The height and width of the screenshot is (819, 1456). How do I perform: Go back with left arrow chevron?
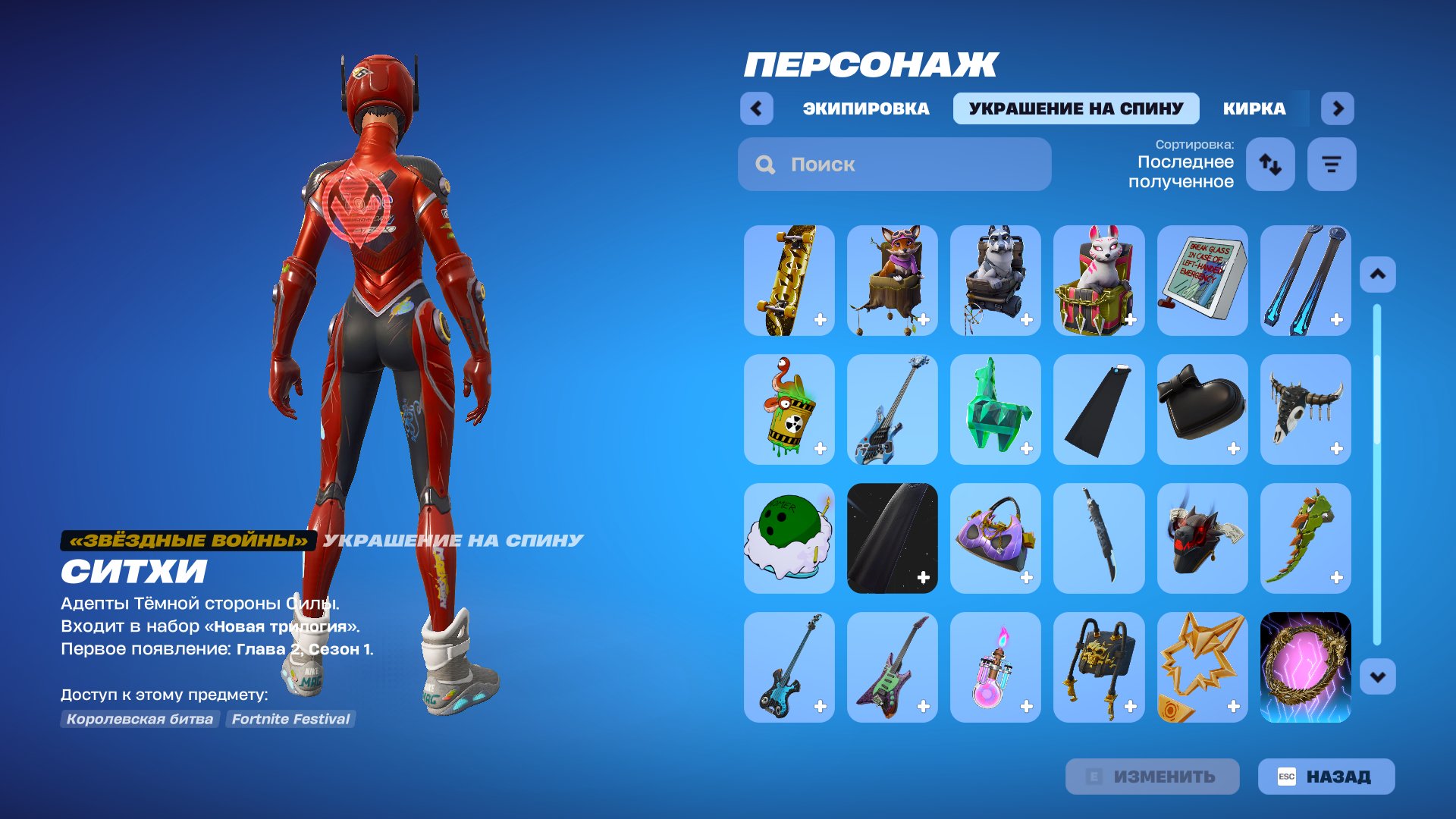pyautogui.click(x=756, y=108)
